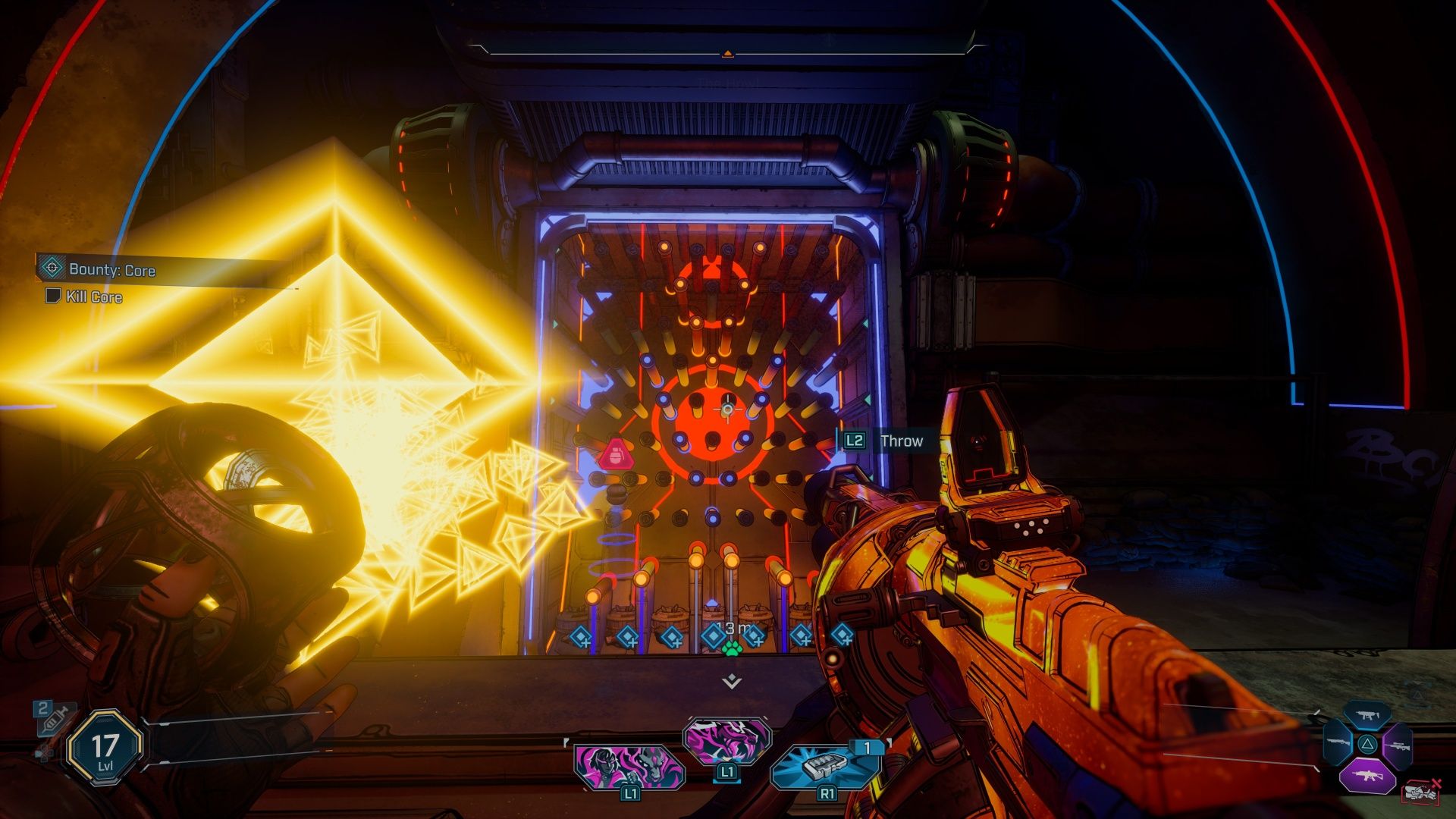Select the Bounty: Core quest tracker
Image resolution: width=1456 pixels, height=819 pixels.
111,270
